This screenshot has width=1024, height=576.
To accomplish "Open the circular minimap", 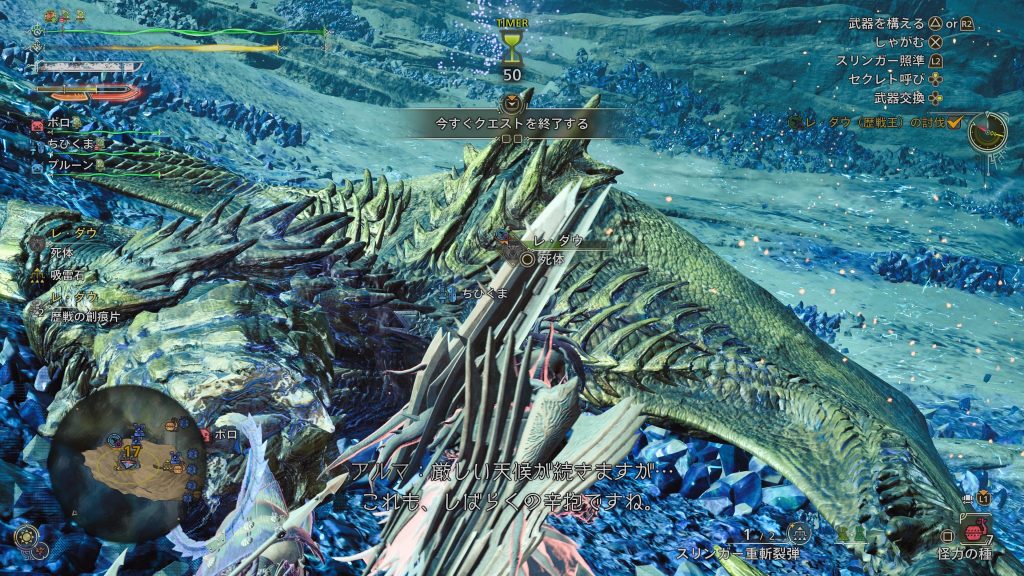I will pyautogui.click(x=126, y=459).
